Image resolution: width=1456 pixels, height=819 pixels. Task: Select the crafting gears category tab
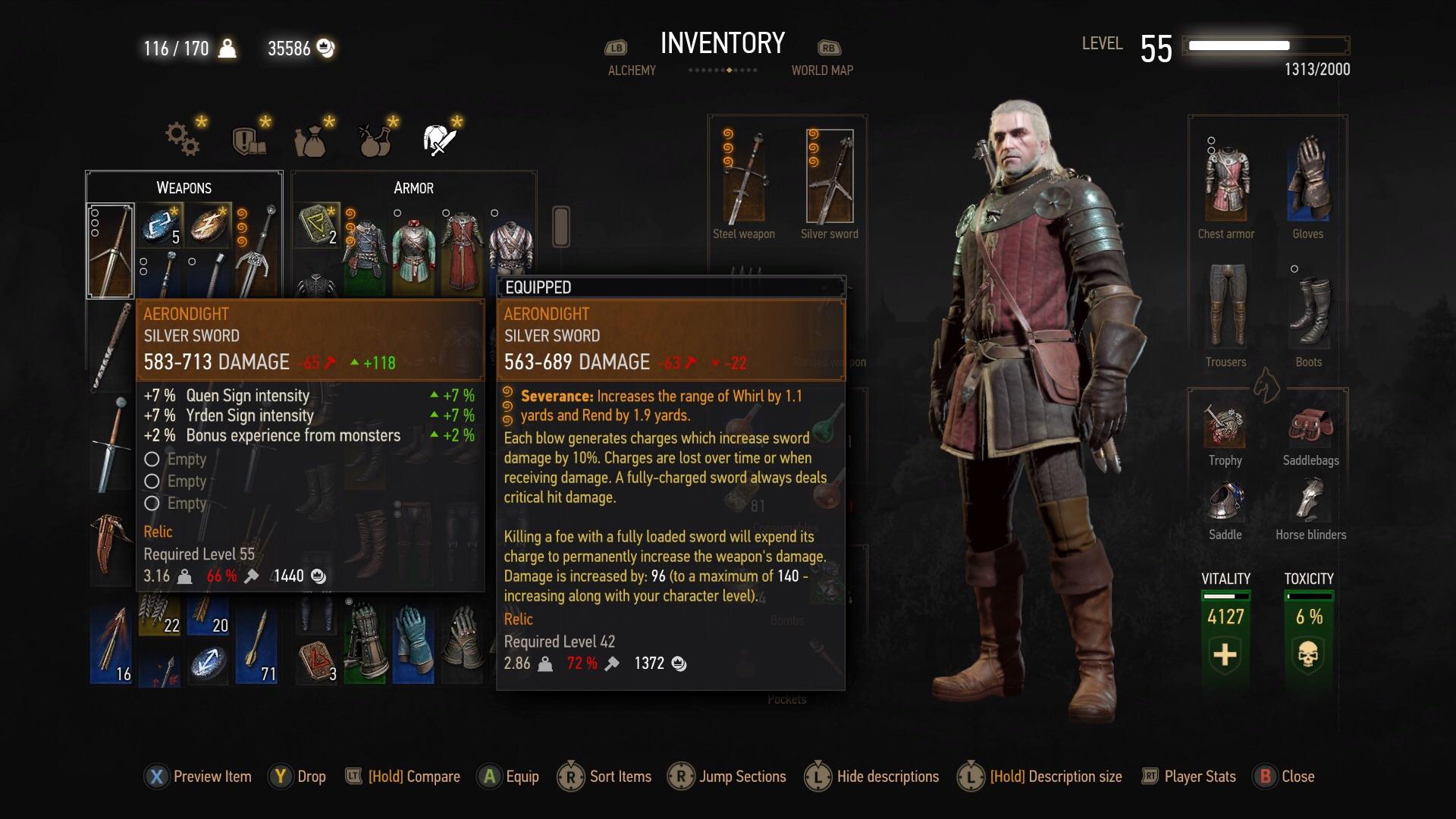point(183,139)
